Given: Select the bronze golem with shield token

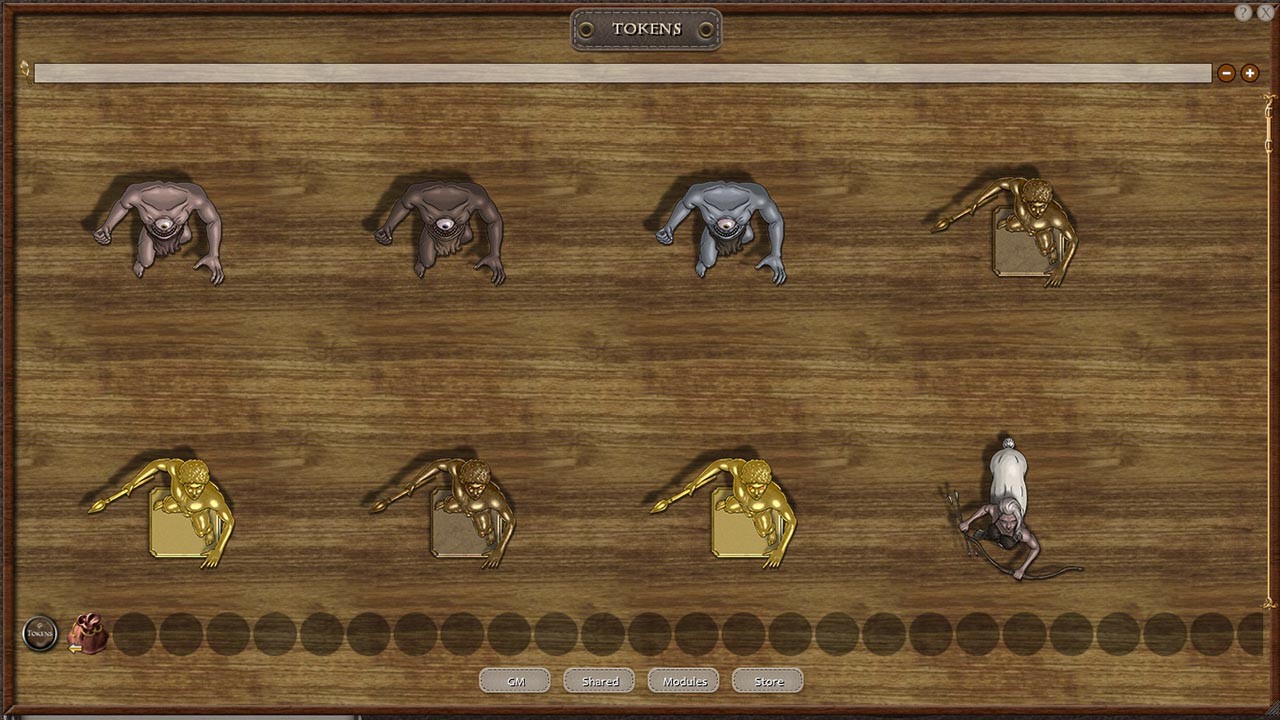Looking at the screenshot, I should click(x=470, y=510).
